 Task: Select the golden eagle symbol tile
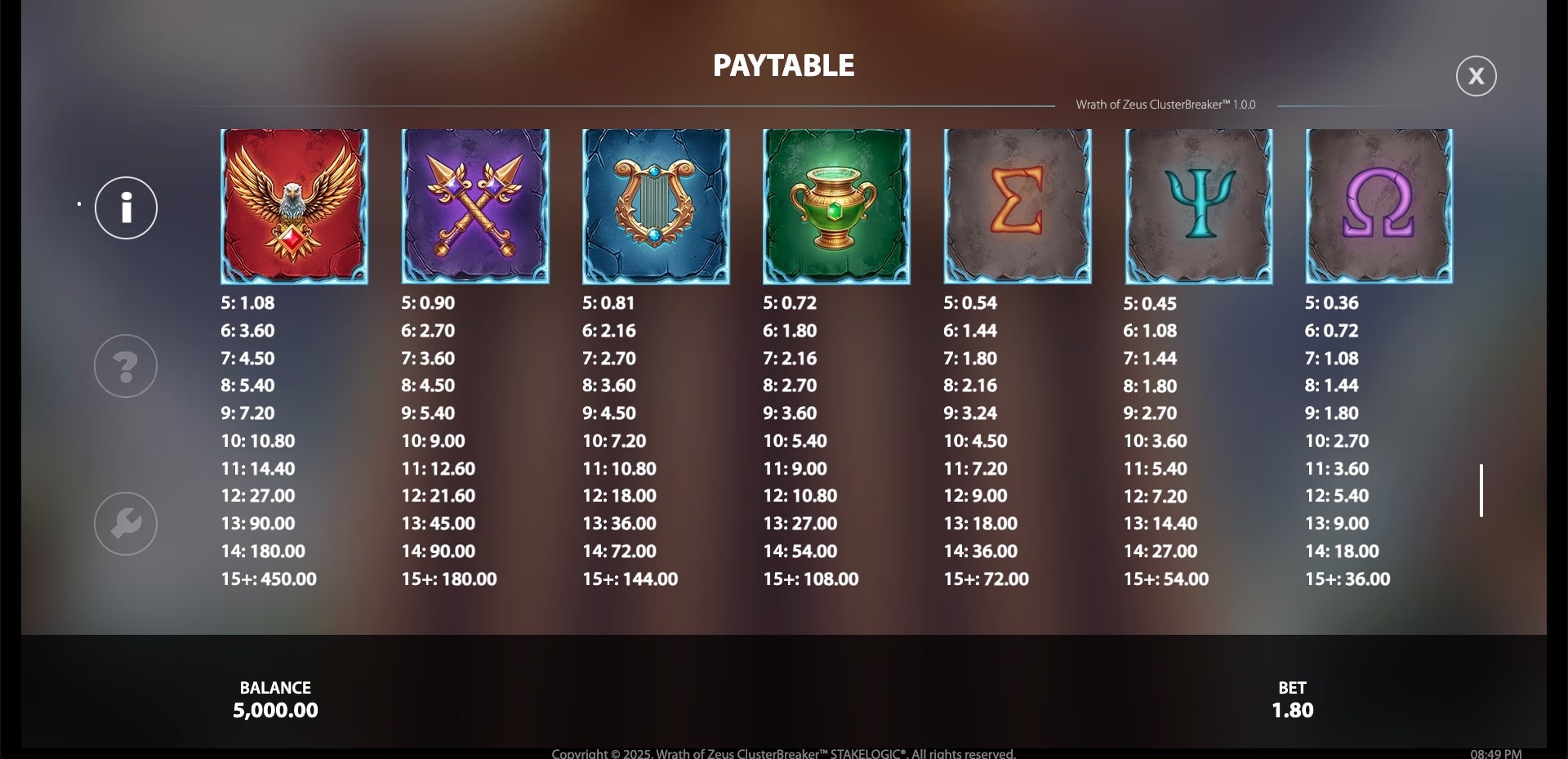pos(294,205)
